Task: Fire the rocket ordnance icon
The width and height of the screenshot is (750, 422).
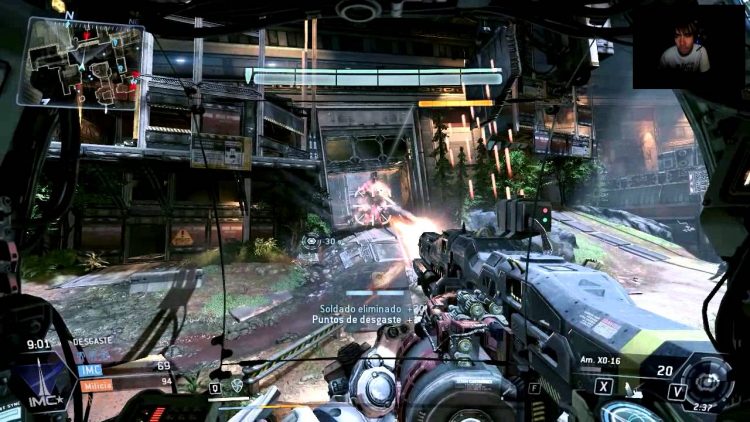Action: click(x=629, y=389)
